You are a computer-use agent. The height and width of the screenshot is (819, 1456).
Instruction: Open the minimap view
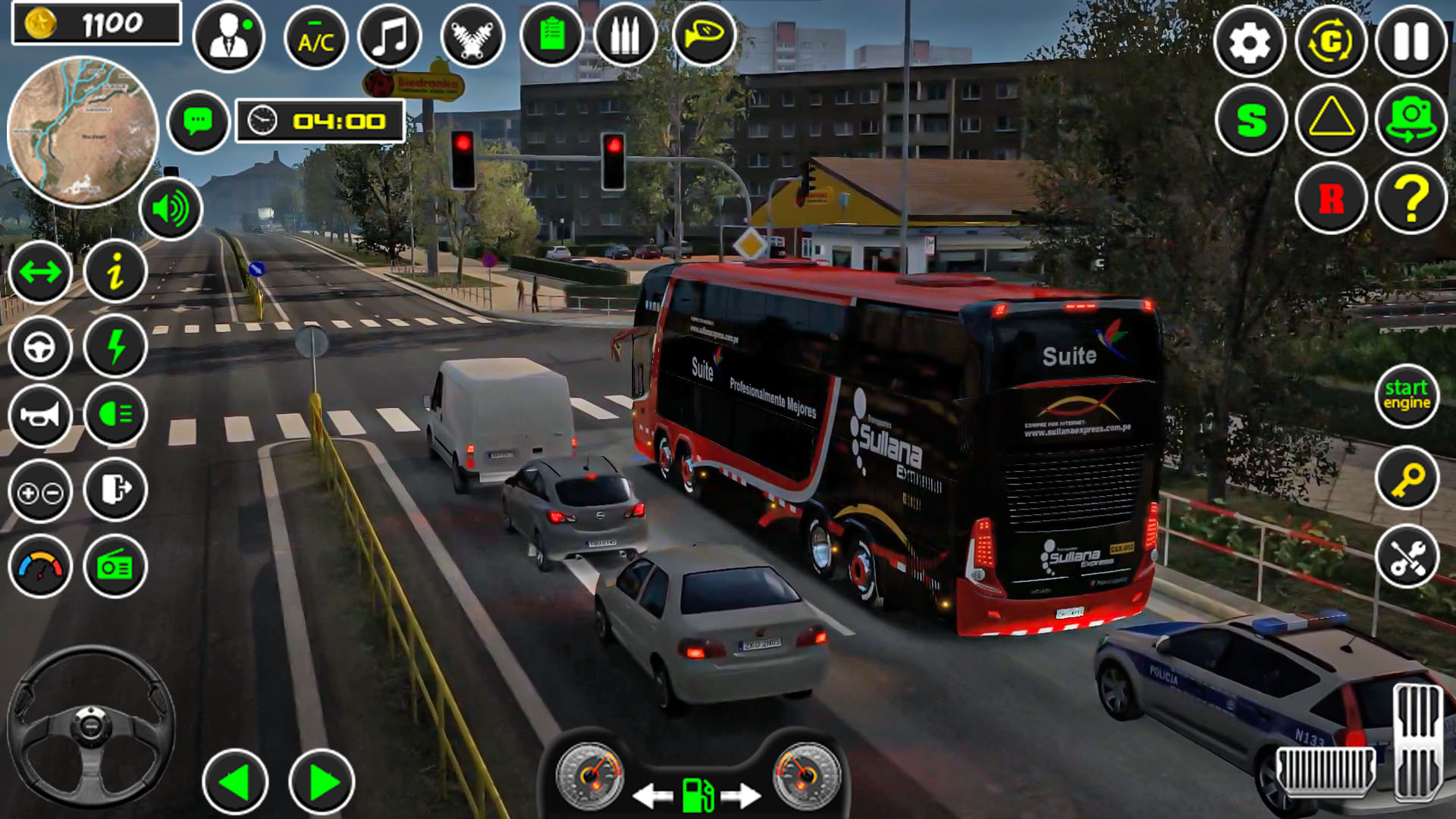(x=83, y=130)
